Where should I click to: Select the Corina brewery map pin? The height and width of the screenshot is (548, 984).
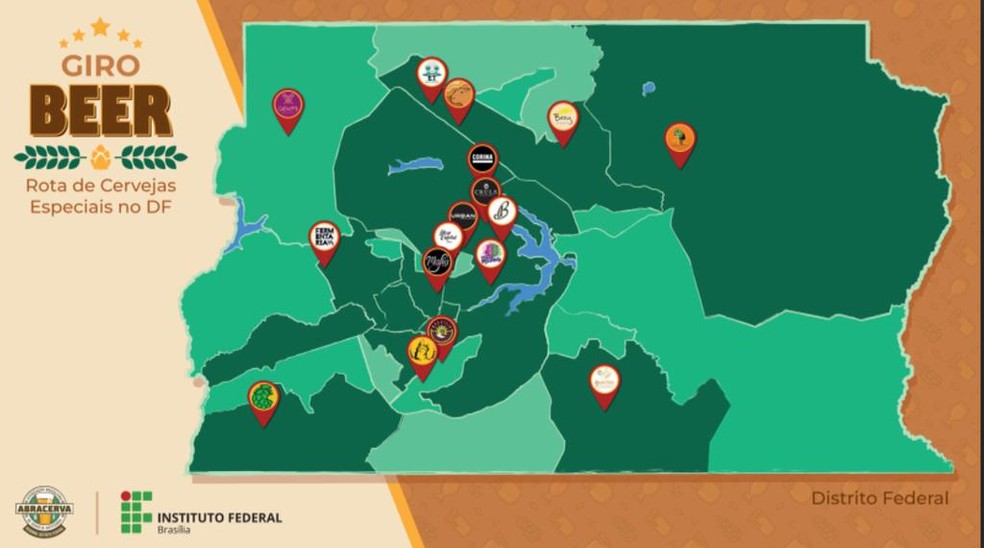(482, 161)
